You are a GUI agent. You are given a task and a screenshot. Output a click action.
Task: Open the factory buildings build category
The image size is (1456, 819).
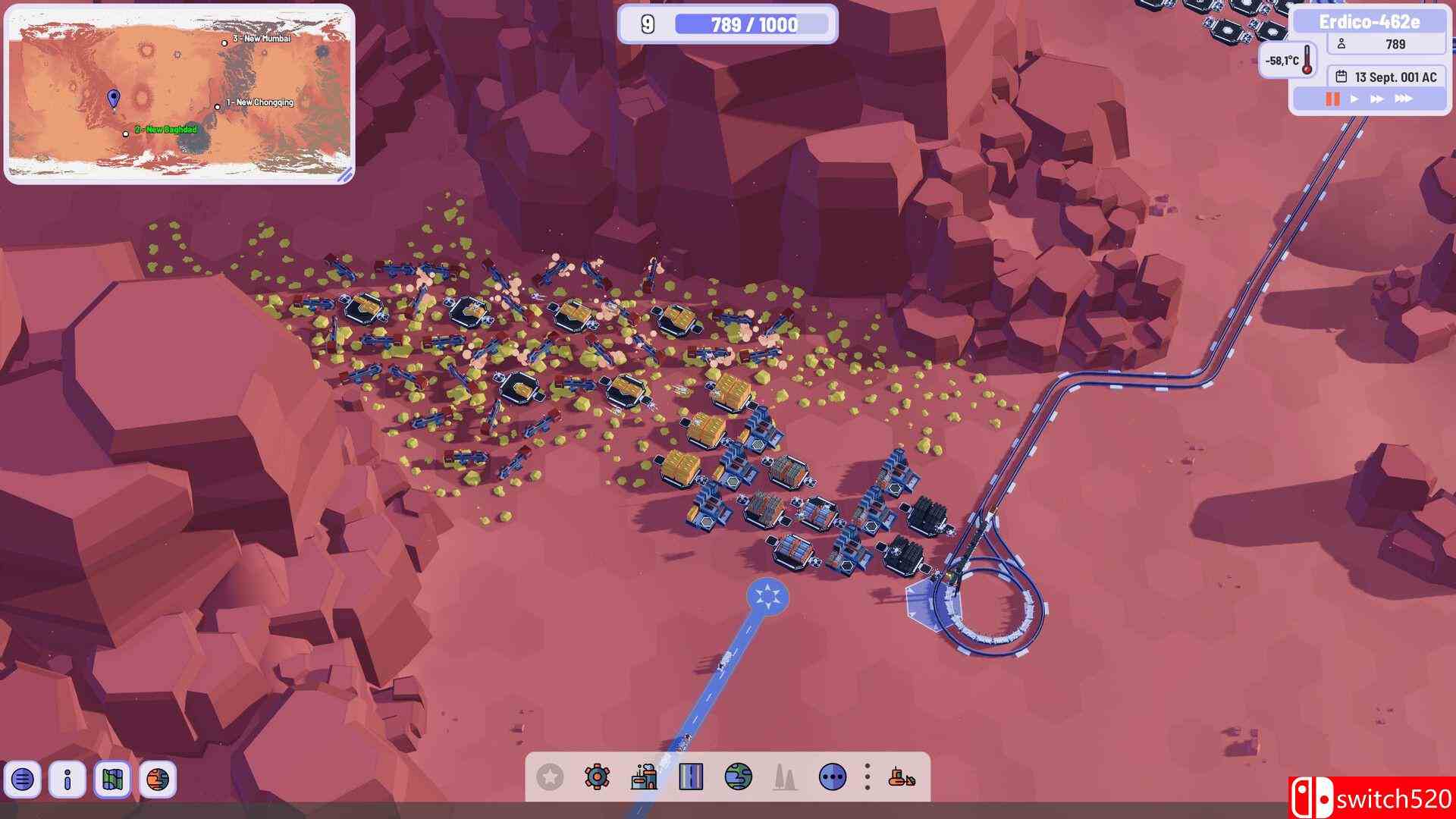coord(644,777)
